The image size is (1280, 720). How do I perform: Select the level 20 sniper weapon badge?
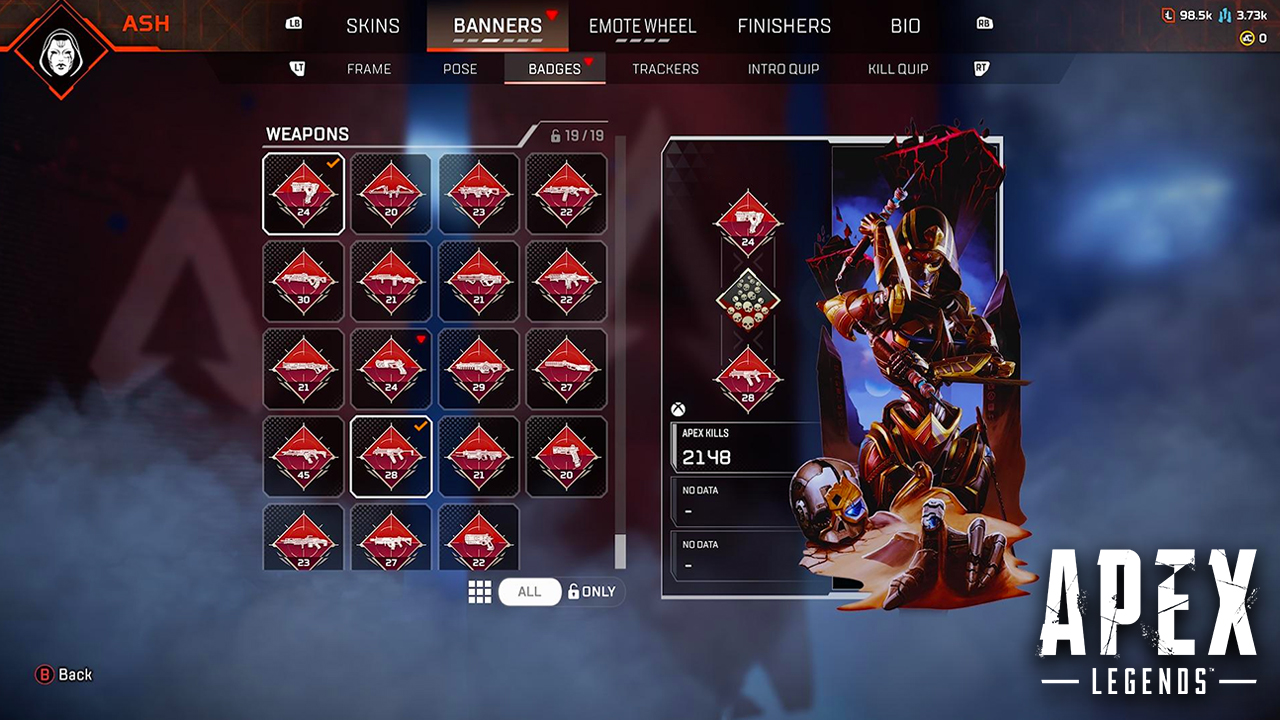click(391, 193)
